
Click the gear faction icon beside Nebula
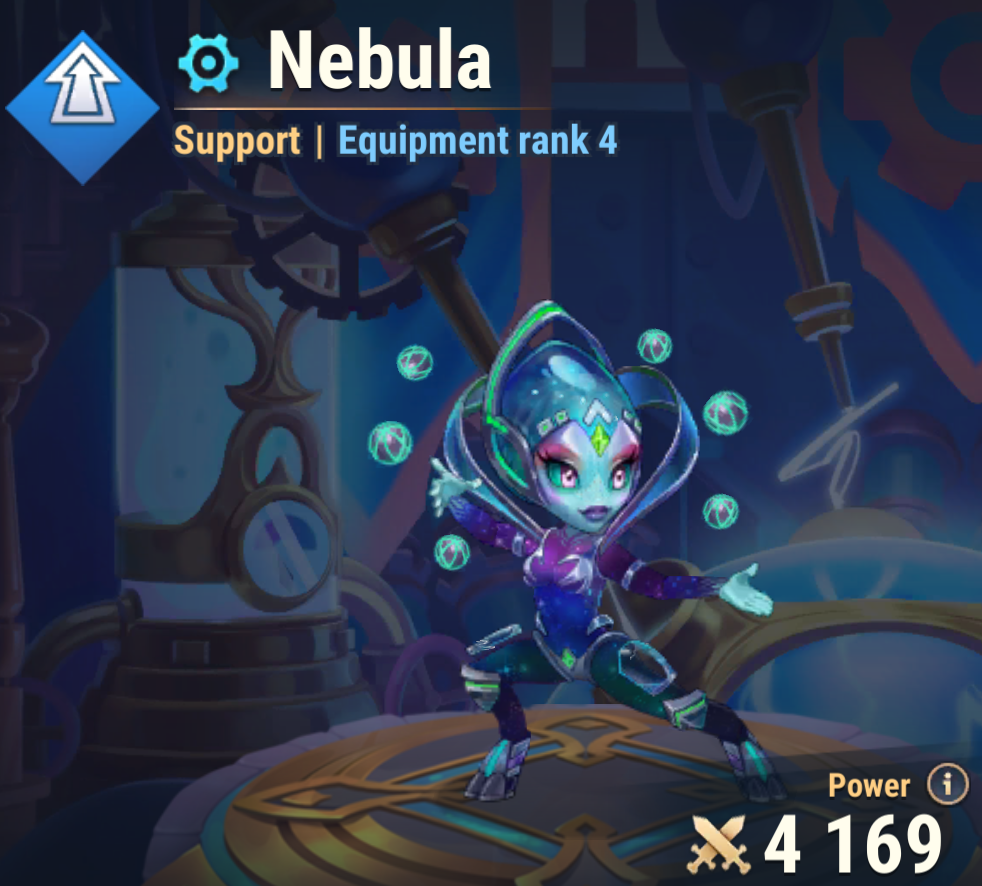click(208, 64)
